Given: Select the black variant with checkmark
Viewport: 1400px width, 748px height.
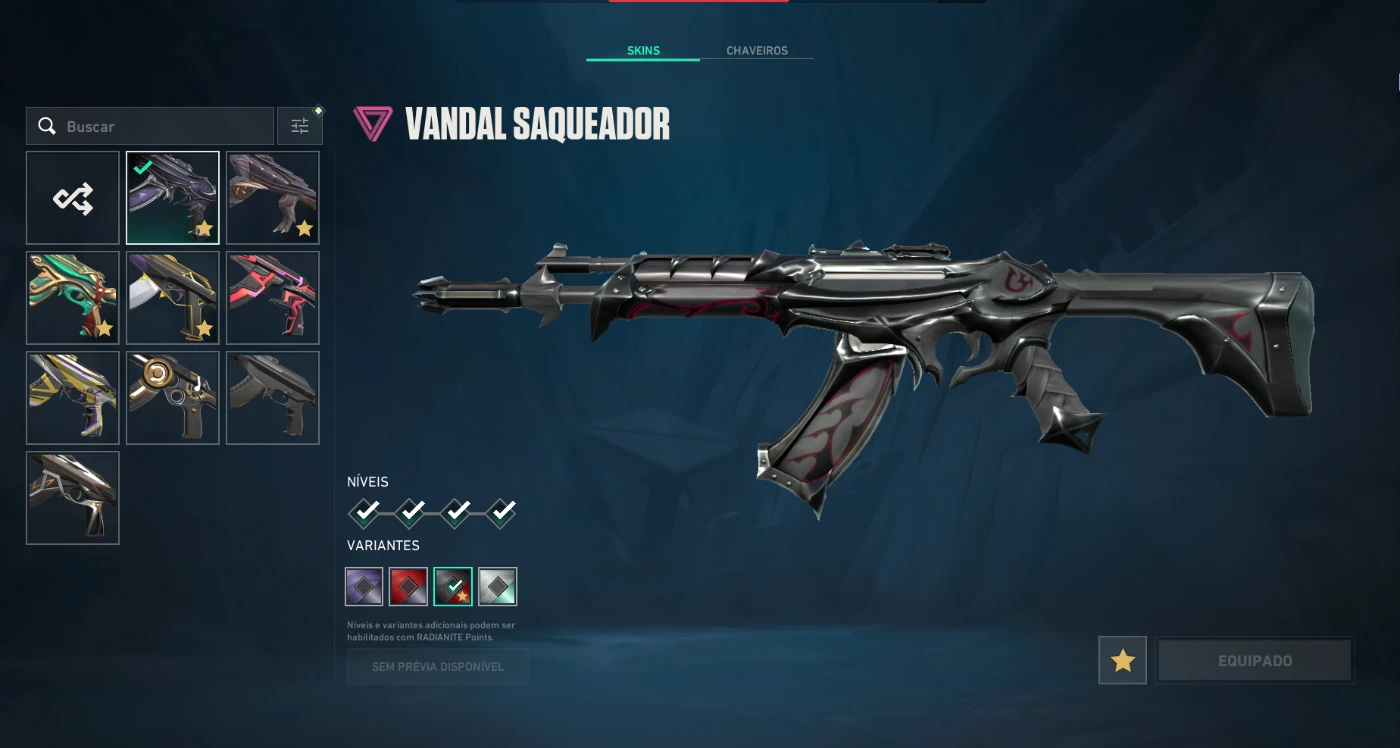Looking at the screenshot, I should (453, 587).
